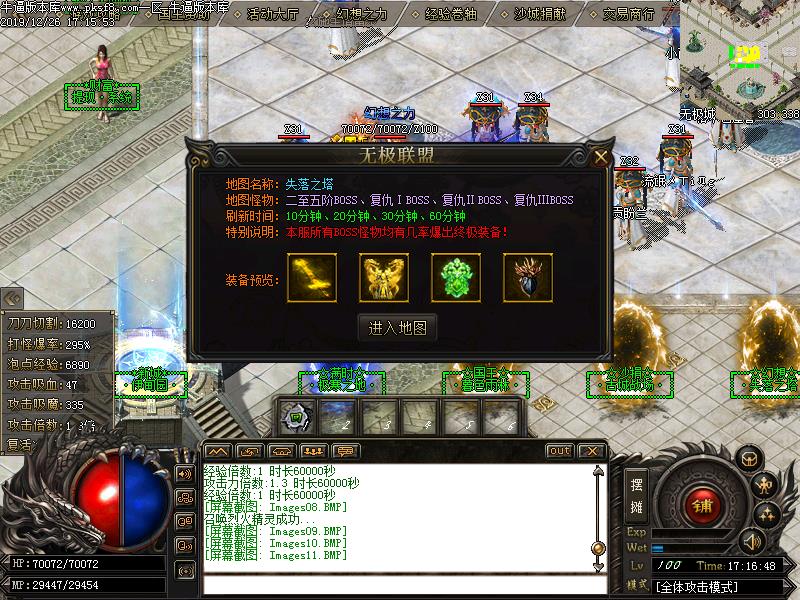
Task: Click the chat text input field
Action: coord(400,586)
